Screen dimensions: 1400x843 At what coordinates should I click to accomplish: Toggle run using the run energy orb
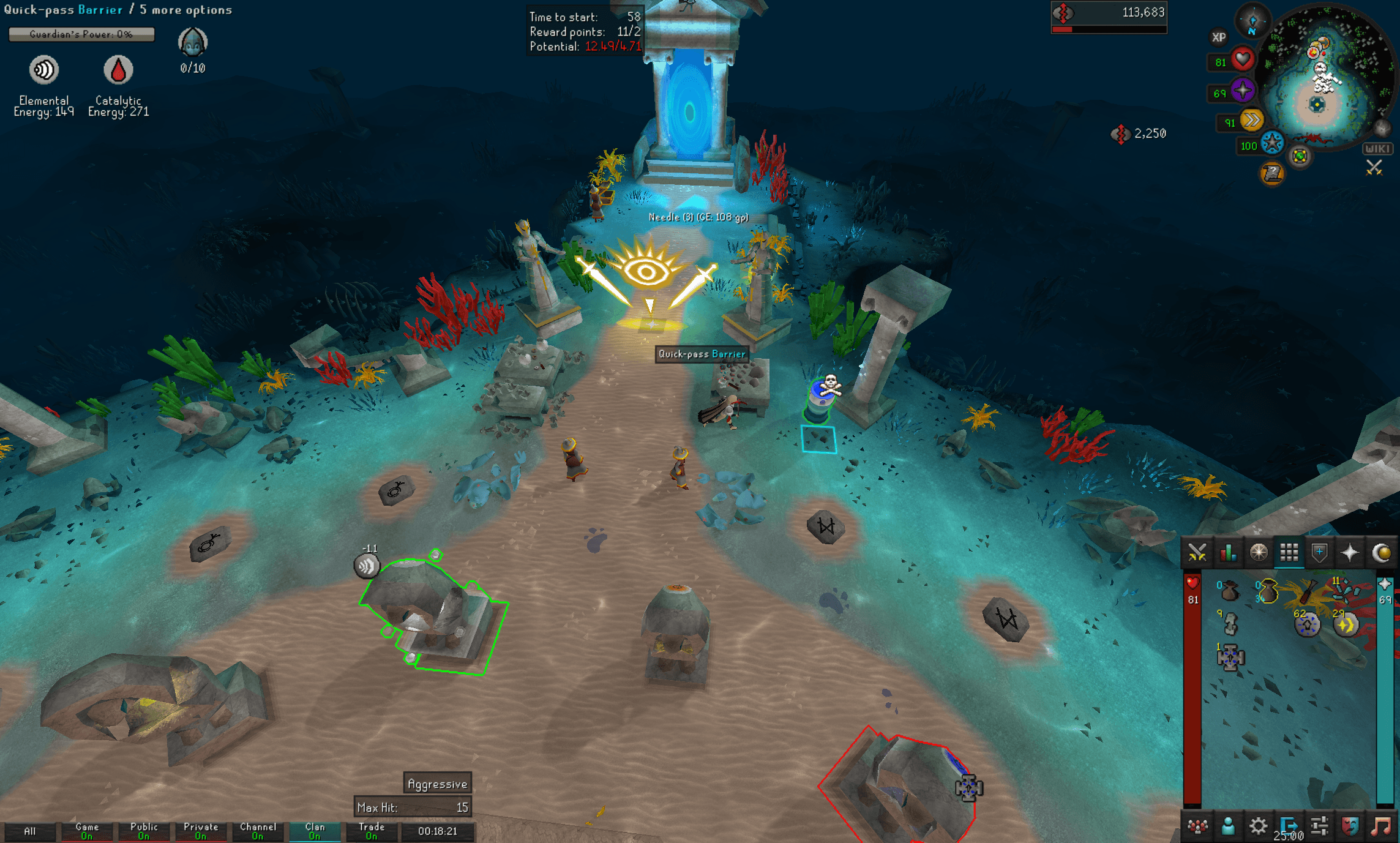point(1252,121)
